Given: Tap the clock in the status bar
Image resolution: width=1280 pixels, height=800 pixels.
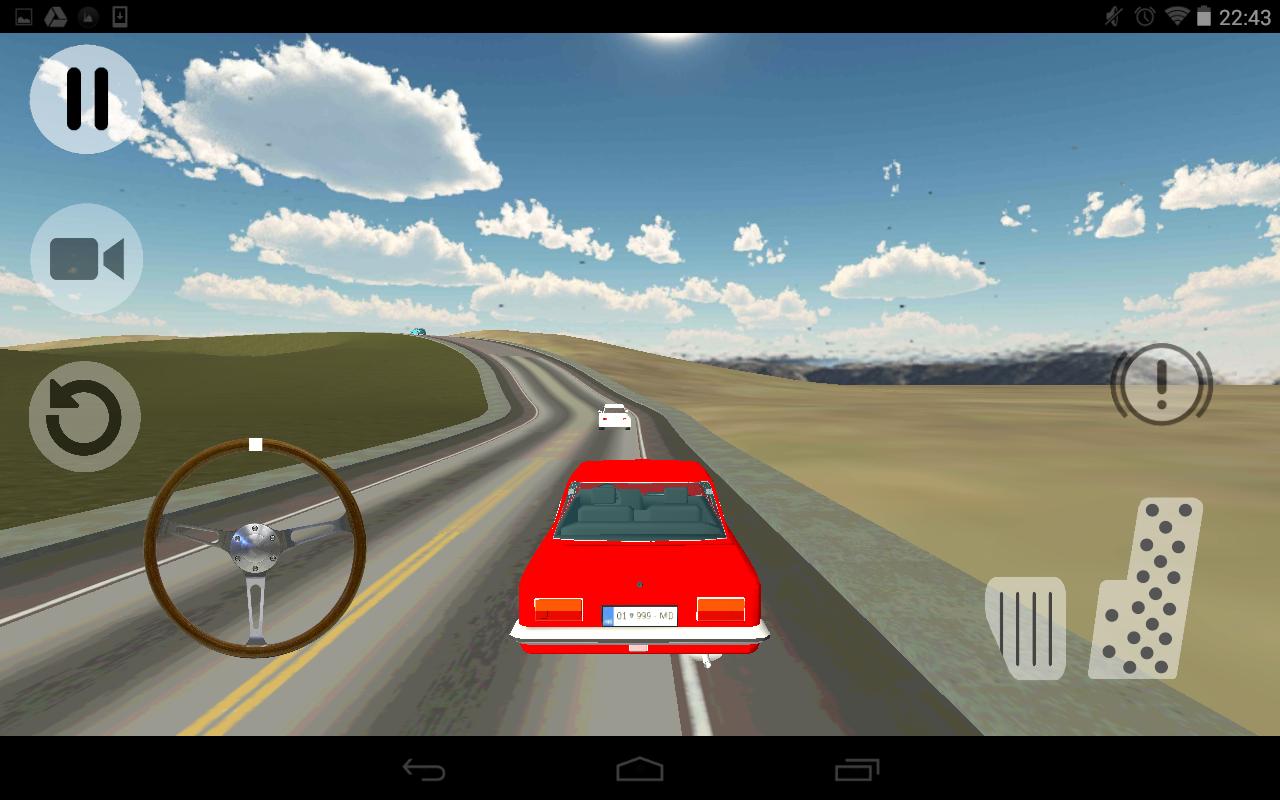Looking at the screenshot, I should tap(1243, 15).
